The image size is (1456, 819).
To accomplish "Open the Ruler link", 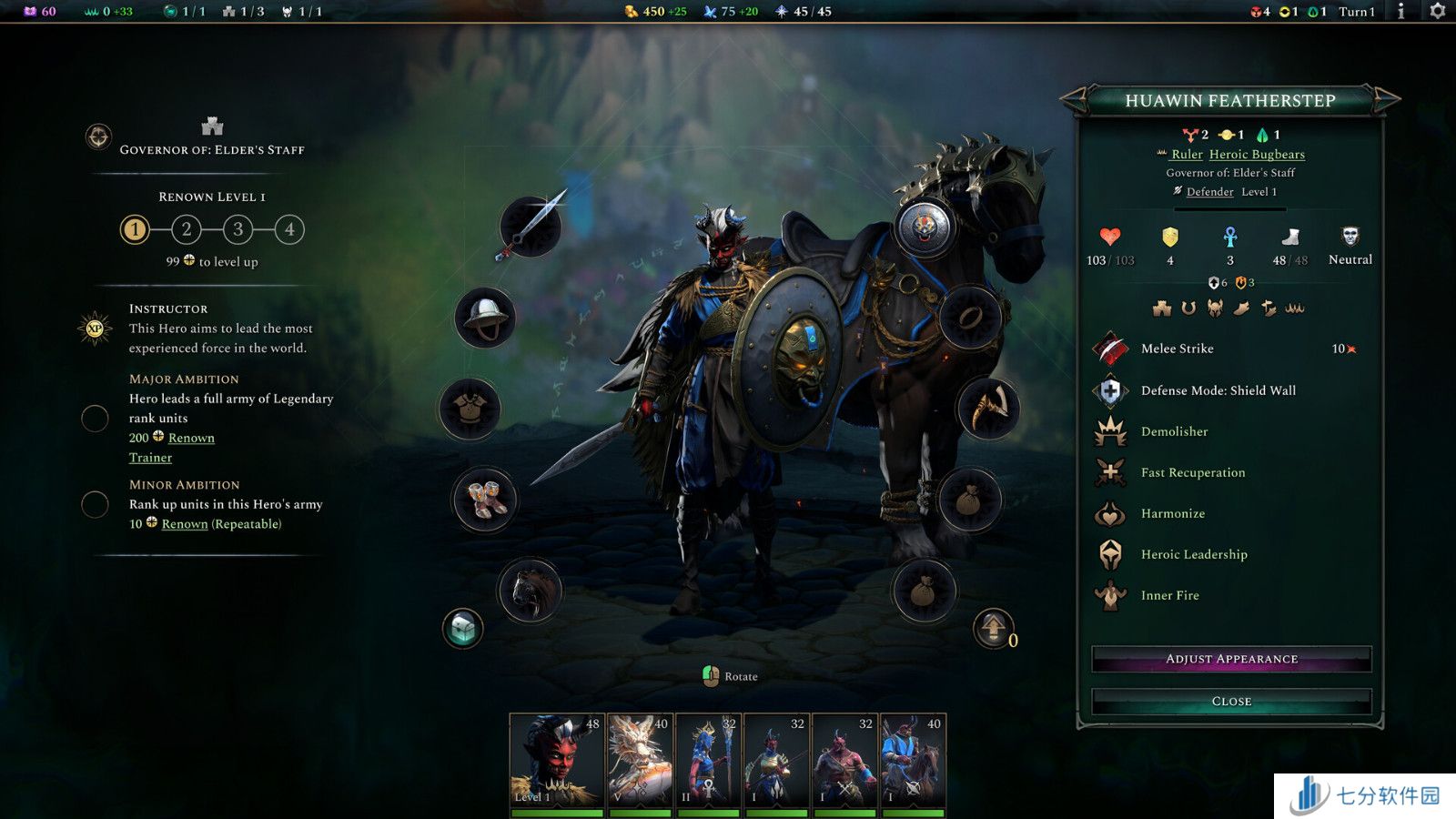I will (1187, 155).
